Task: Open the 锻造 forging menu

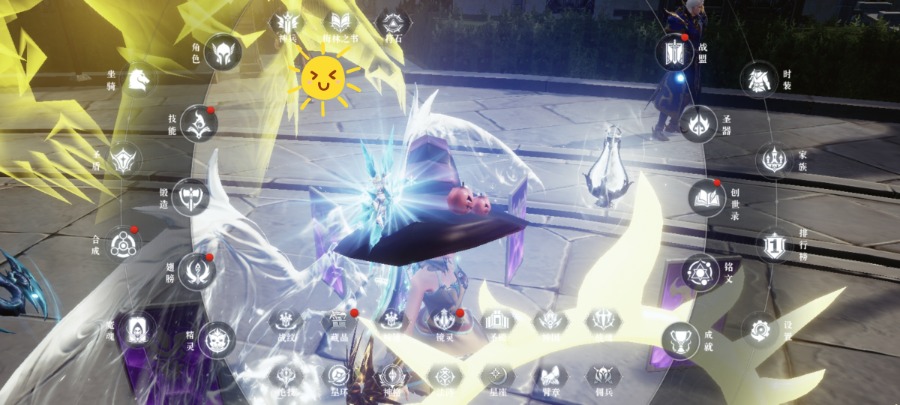Action: [x=190, y=196]
